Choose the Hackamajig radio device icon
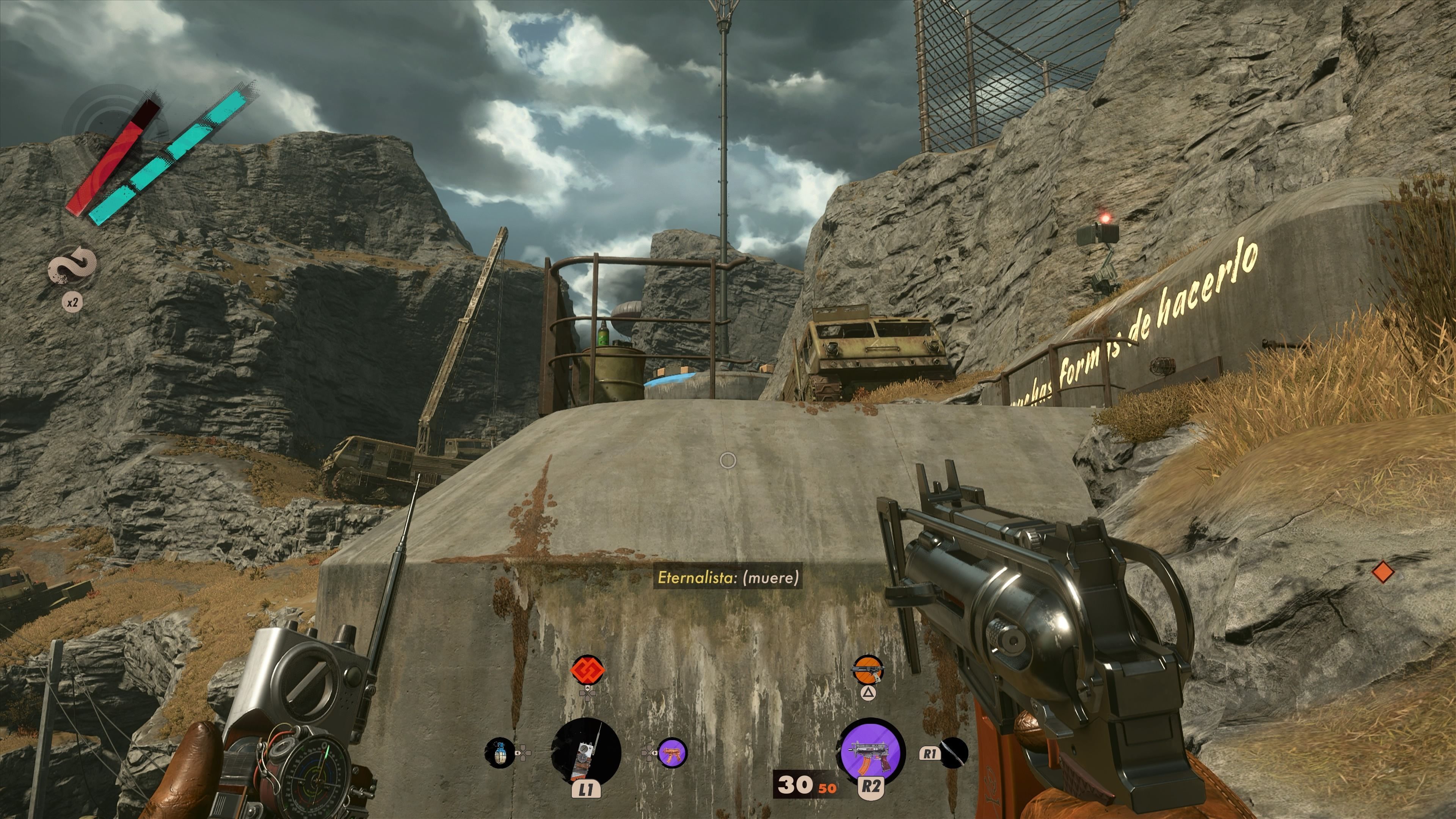 coord(586,752)
